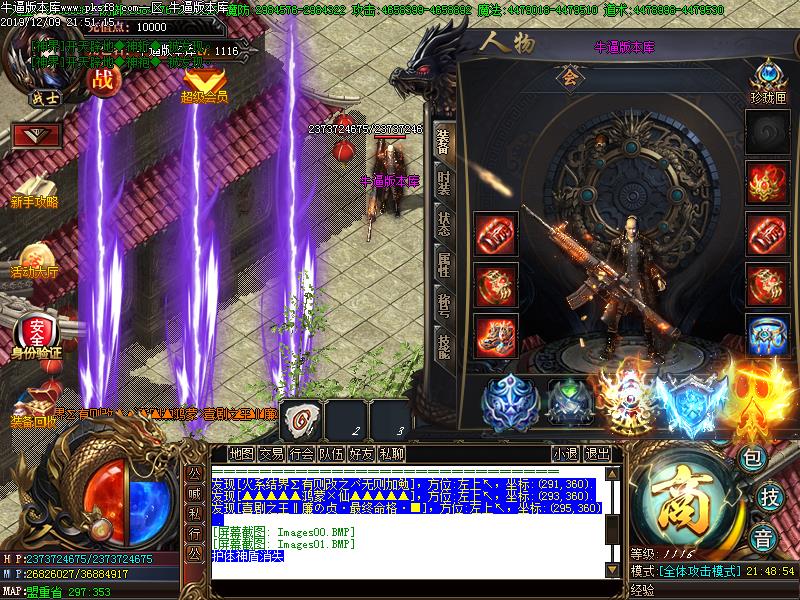Viewport: 800px width, 600px height.
Task: Click the 退出 exit button
Action: pos(598,453)
